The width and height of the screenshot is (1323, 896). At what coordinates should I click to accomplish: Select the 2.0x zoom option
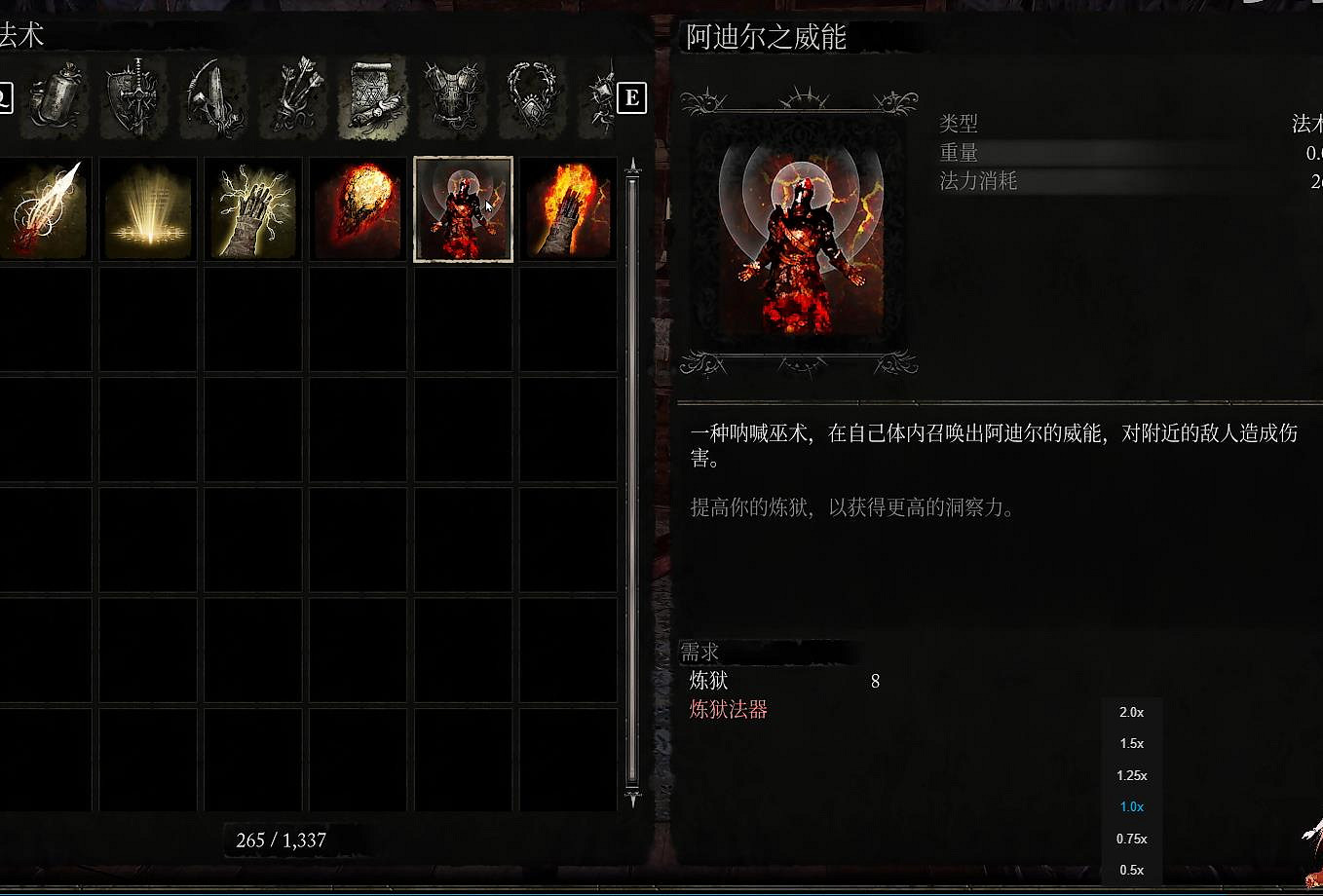(x=1132, y=712)
